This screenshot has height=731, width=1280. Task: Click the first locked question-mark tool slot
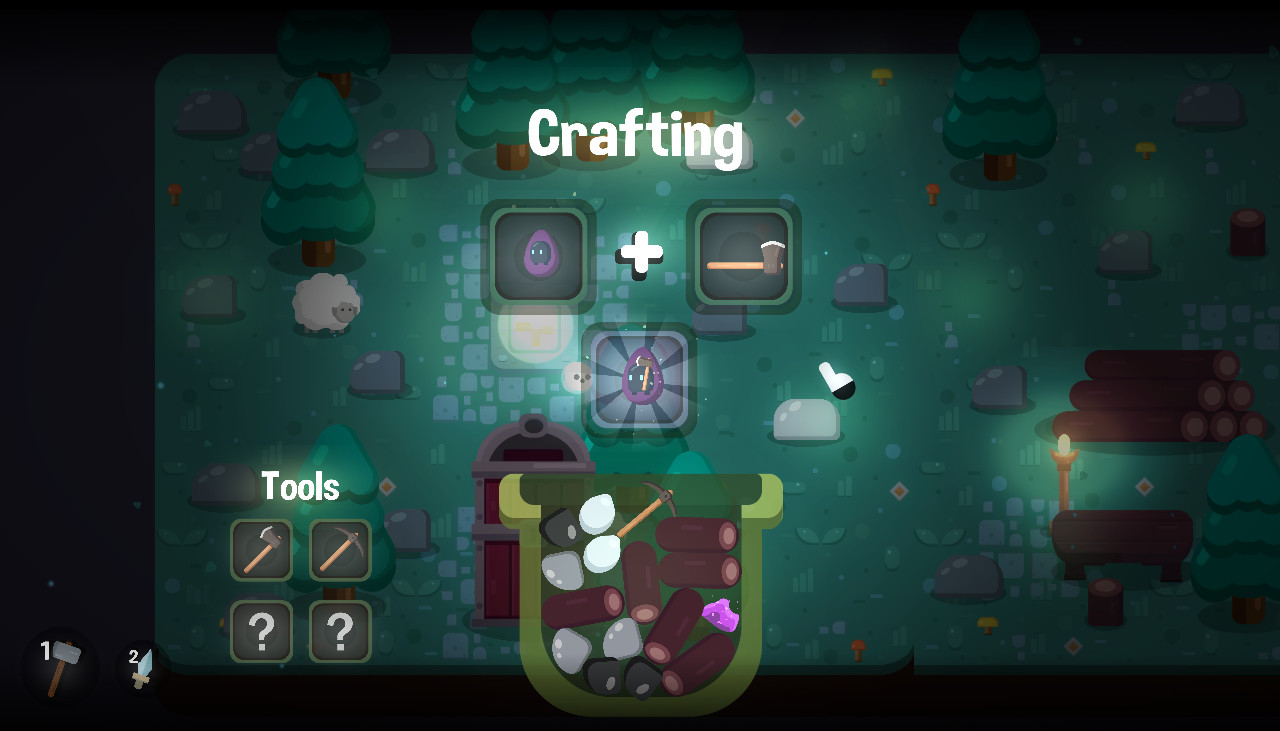coord(262,631)
